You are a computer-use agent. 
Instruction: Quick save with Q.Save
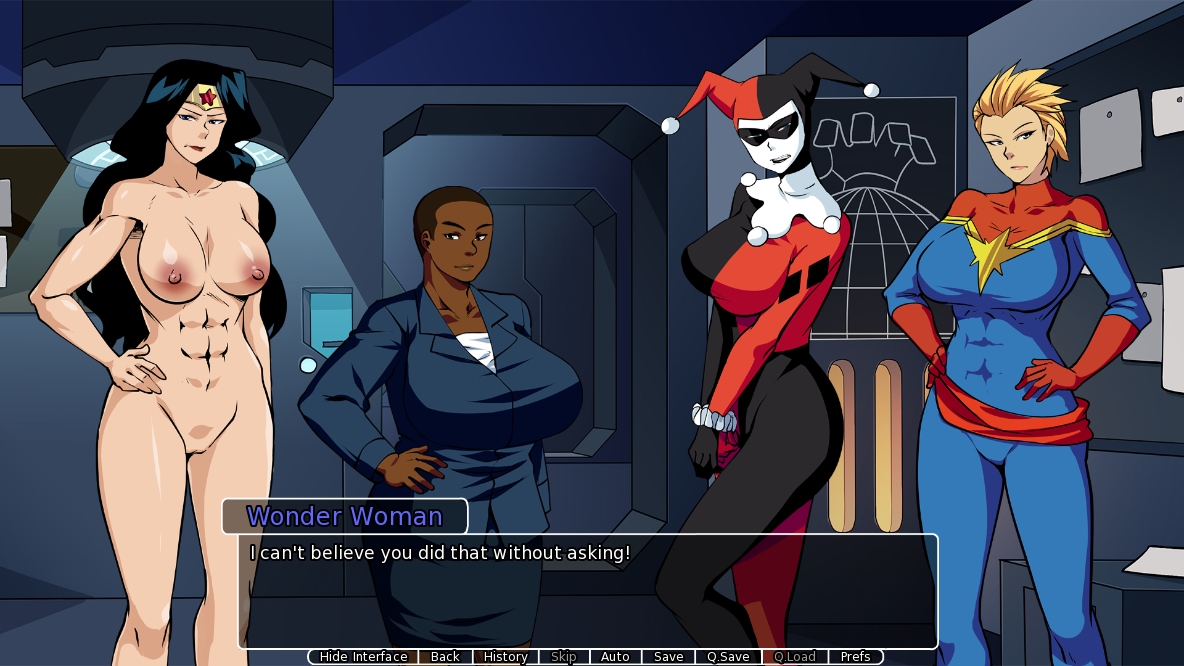pos(727,657)
